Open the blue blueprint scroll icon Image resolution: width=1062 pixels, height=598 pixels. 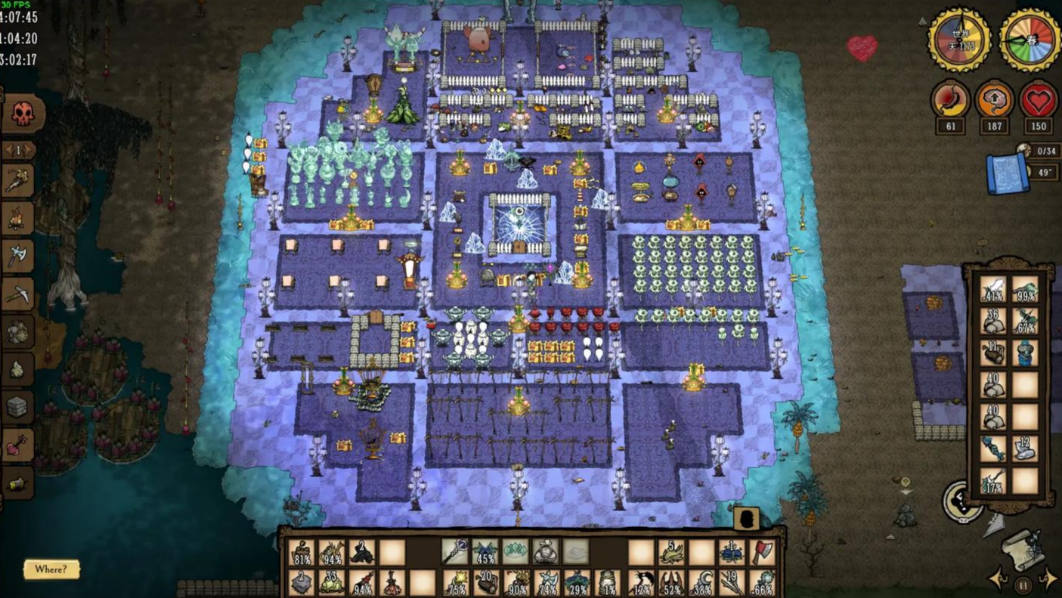1007,173
